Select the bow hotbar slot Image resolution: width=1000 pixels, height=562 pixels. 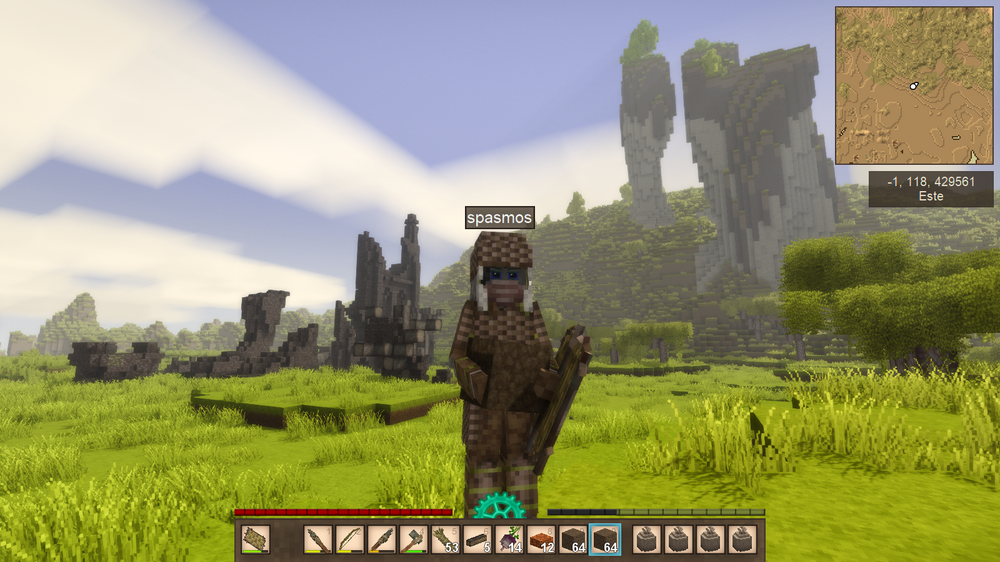(x=349, y=540)
